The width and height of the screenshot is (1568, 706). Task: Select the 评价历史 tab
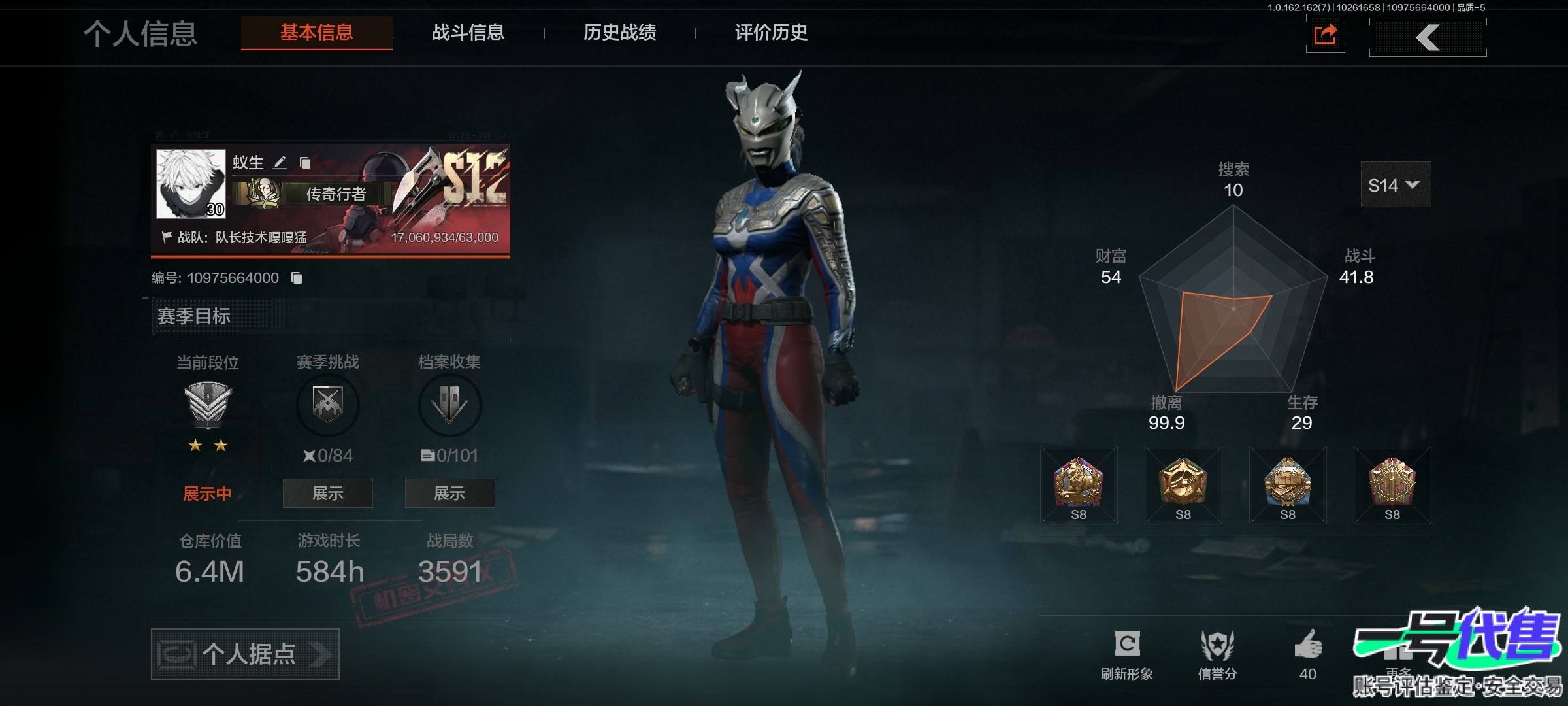tap(771, 33)
